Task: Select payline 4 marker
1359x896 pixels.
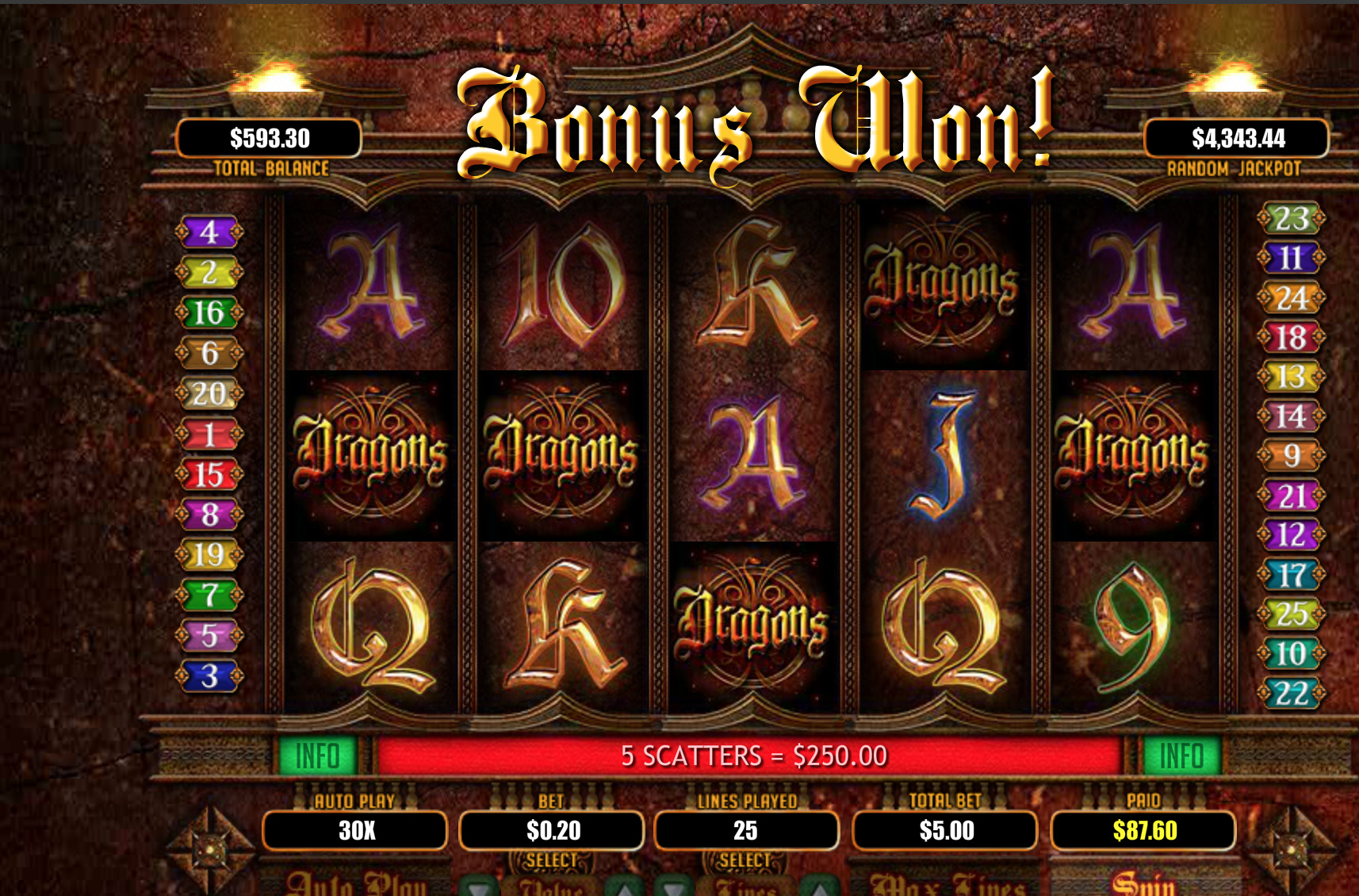Action: [209, 232]
